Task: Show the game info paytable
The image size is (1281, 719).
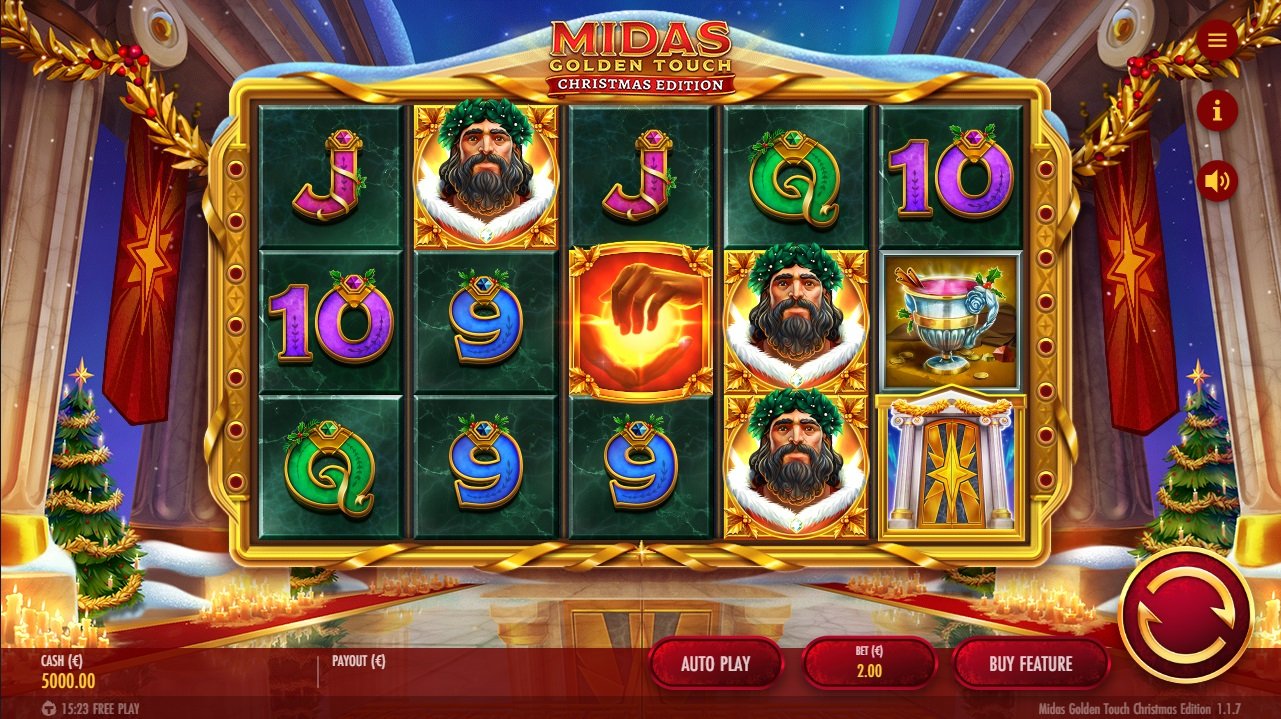Action: 1217,111
